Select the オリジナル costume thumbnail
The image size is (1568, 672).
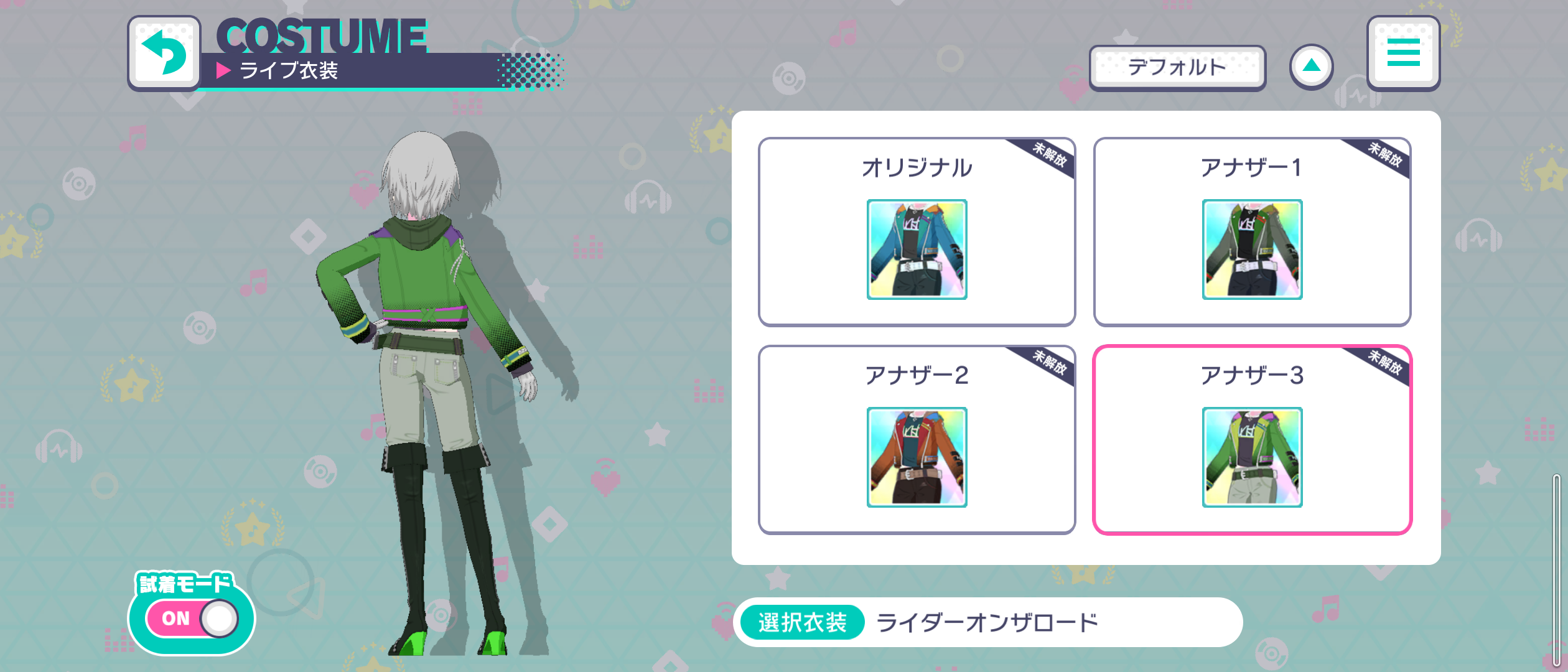[x=918, y=249]
